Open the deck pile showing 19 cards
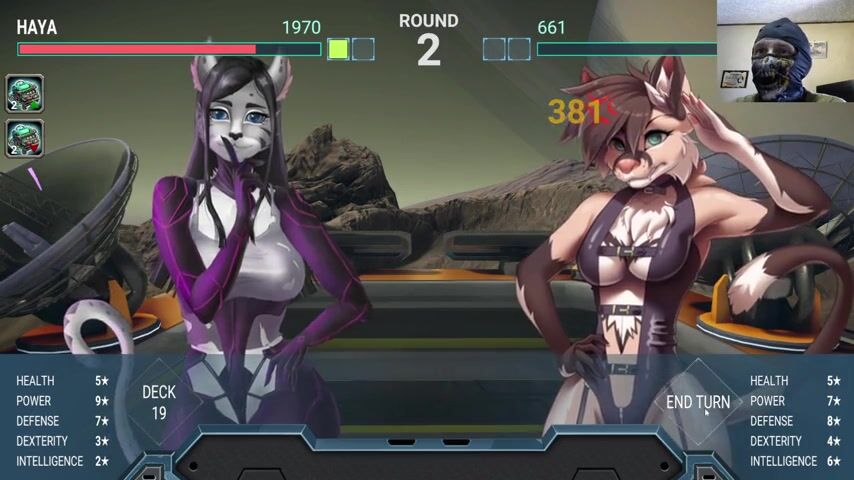This screenshot has width=854, height=480. click(159, 402)
